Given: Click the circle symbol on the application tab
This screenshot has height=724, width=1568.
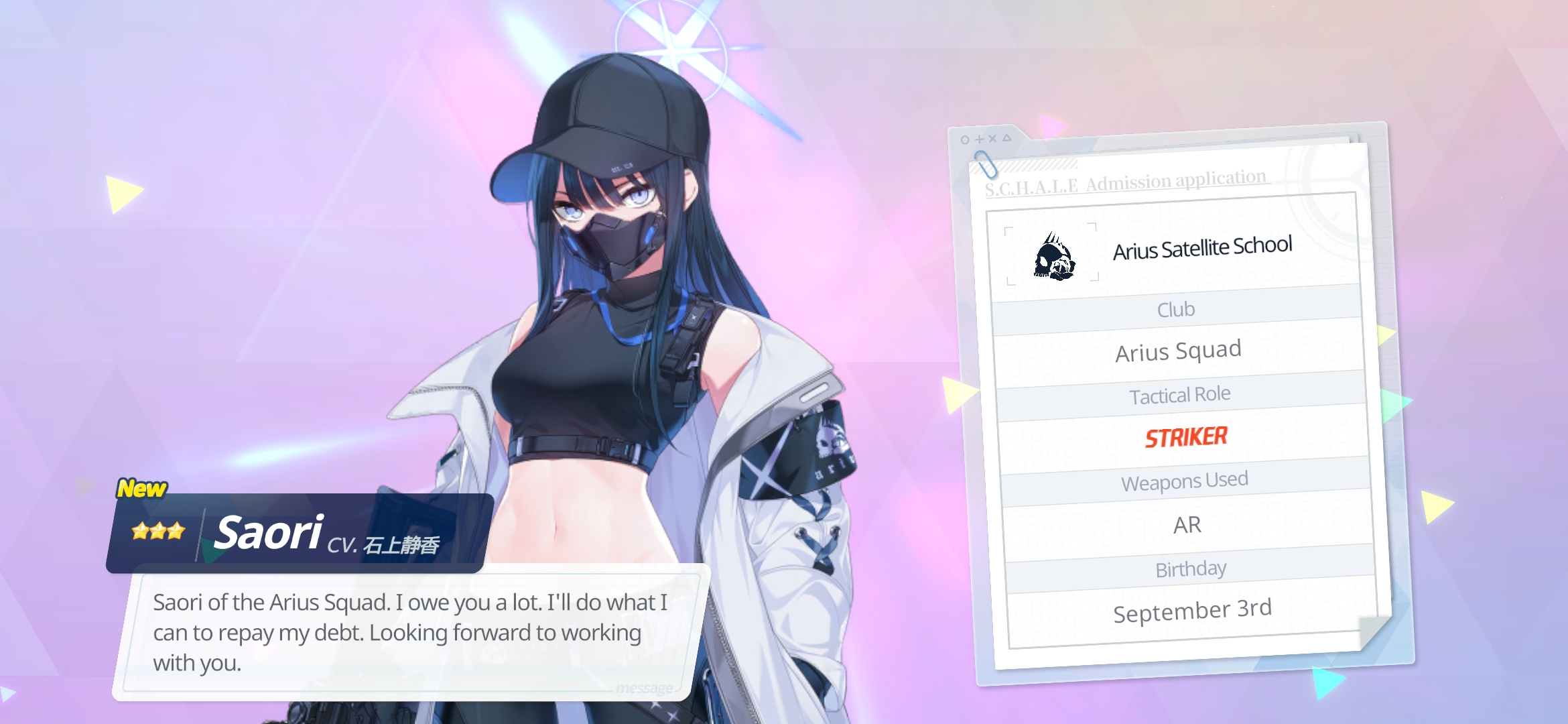Looking at the screenshot, I should (965, 139).
